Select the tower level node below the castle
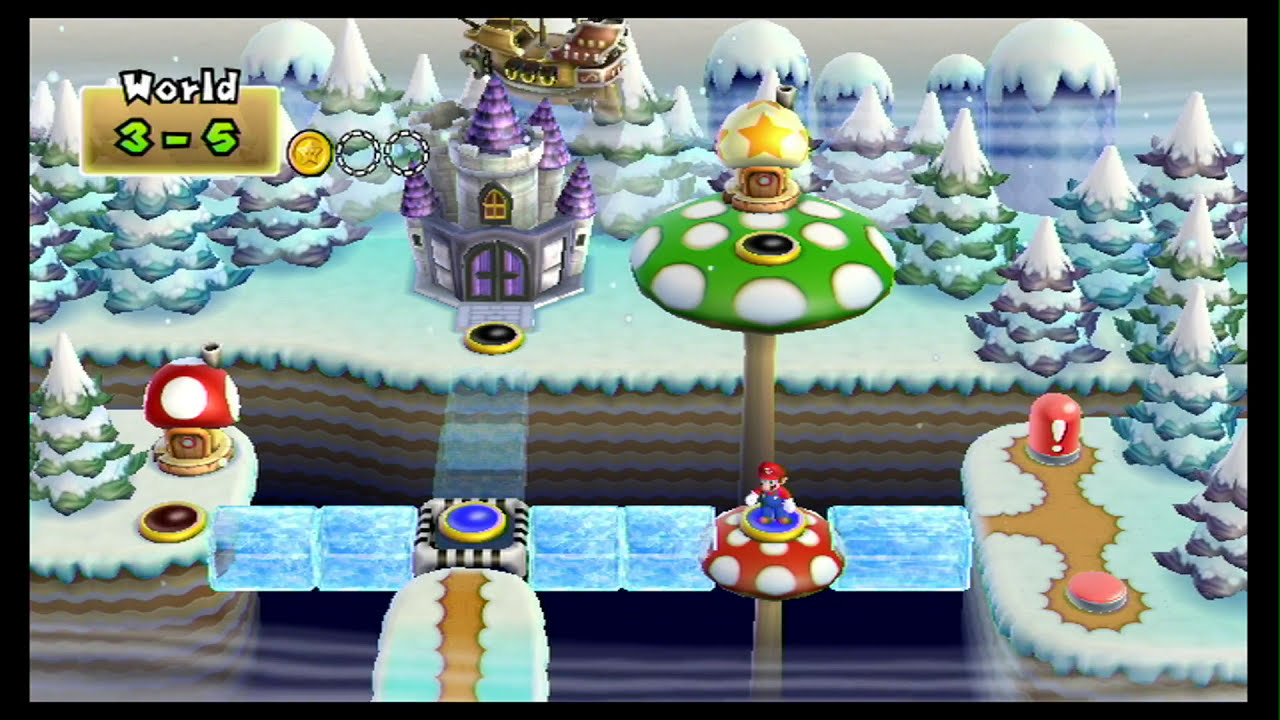This screenshot has width=1280, height=720. point(494,339)
